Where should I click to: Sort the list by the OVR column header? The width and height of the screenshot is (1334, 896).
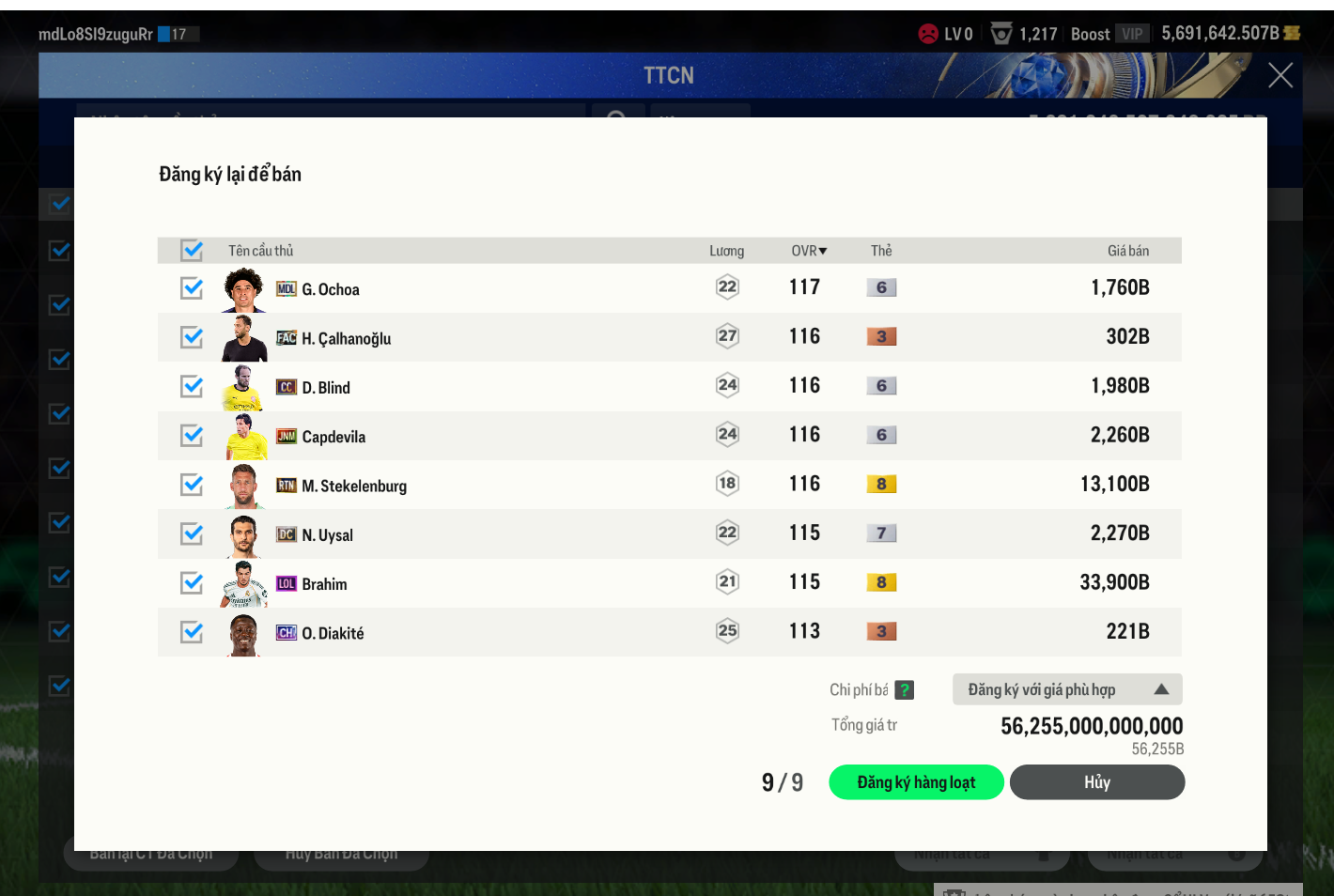pos(808,251)
